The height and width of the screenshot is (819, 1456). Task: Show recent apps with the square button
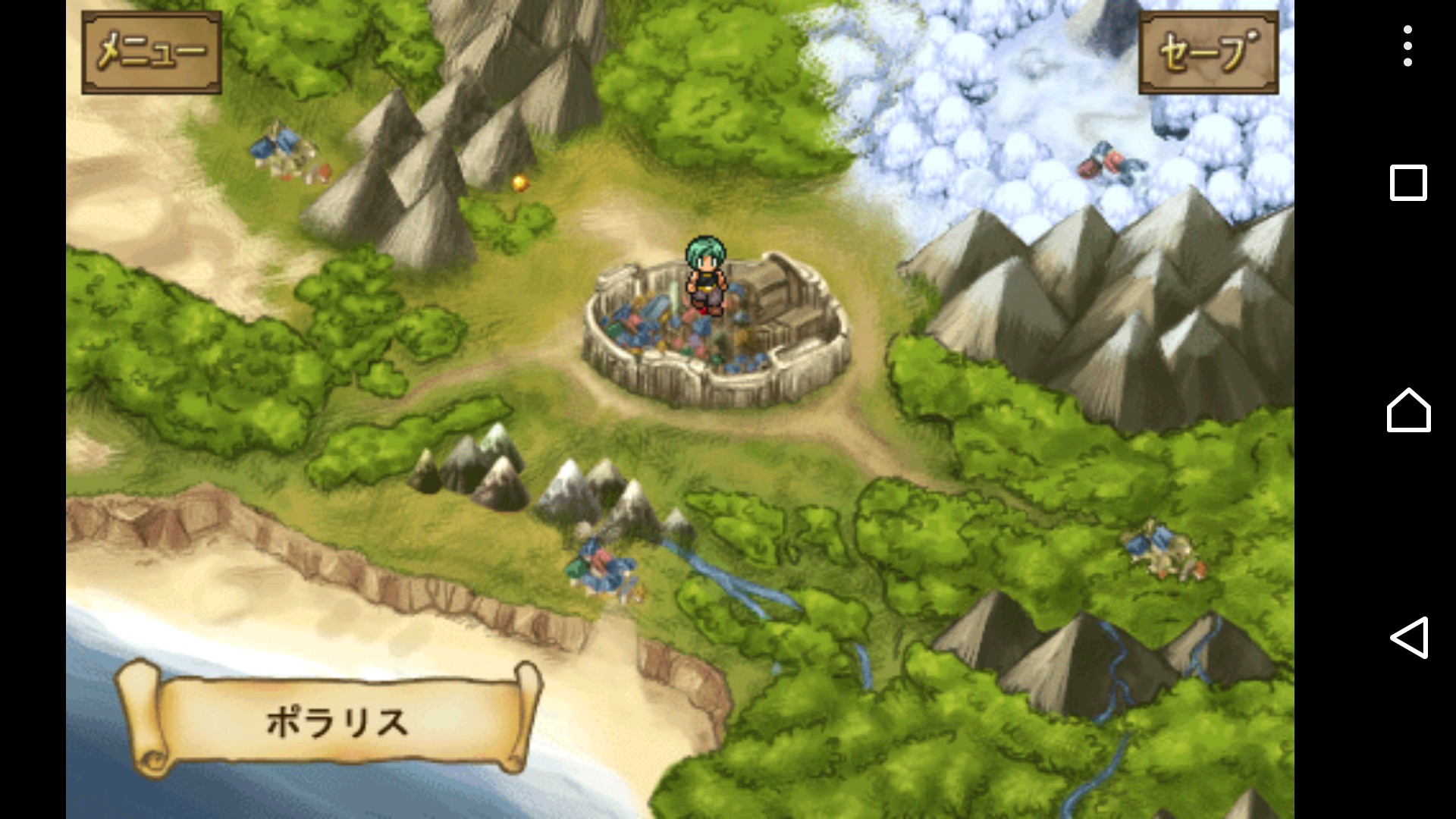pos(1408,183)
